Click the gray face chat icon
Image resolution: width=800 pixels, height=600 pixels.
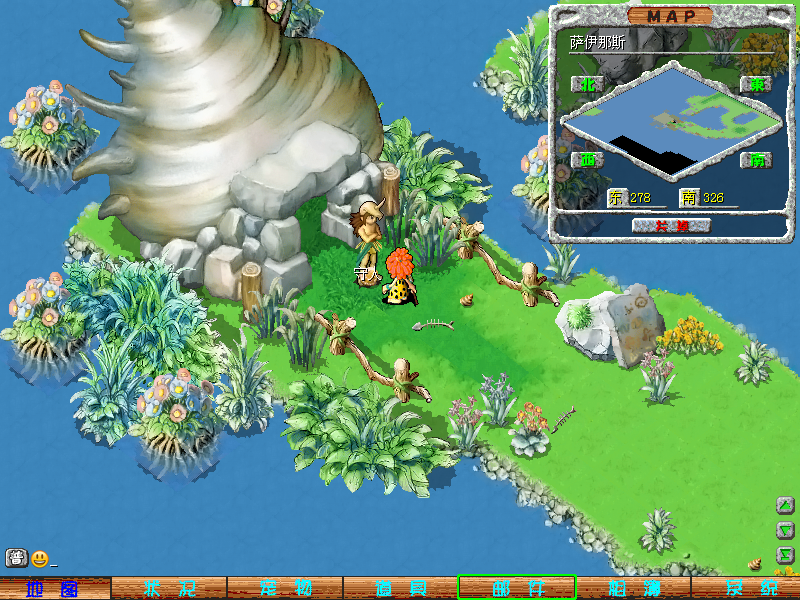tap(16, 558)
